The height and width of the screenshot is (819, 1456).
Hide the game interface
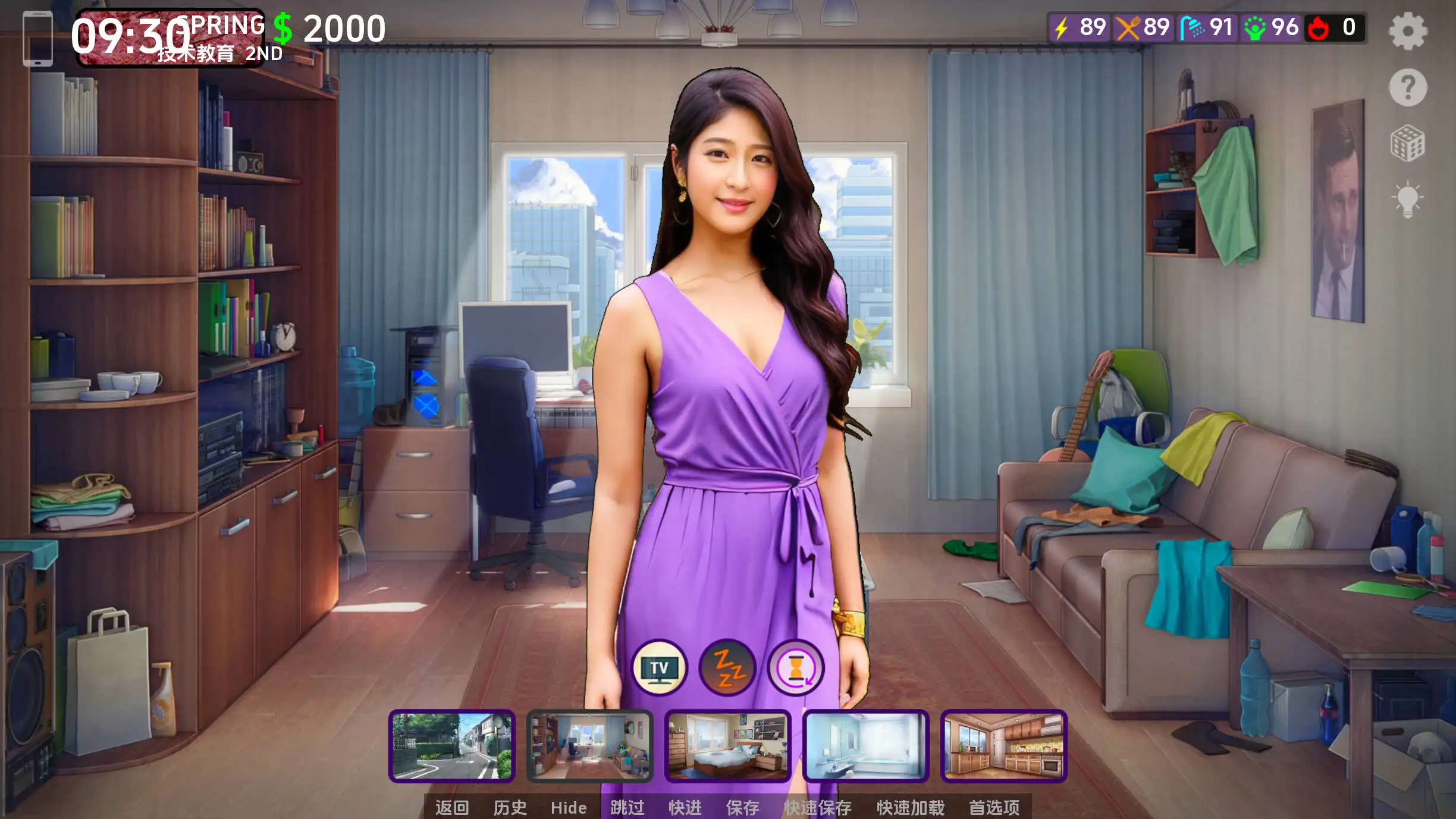tap(568, 808)
